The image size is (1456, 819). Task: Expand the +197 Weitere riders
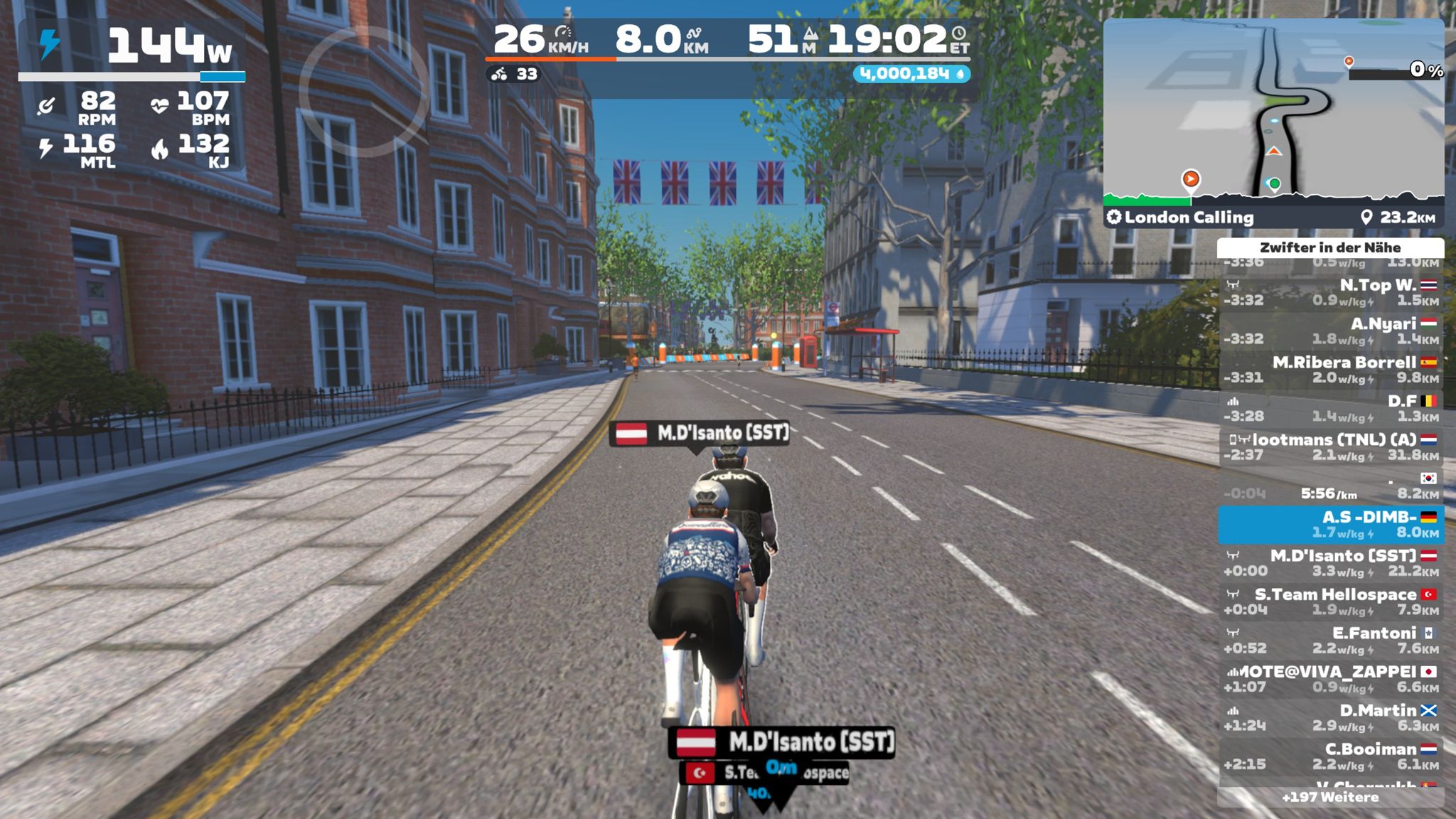pos(1330,797)
